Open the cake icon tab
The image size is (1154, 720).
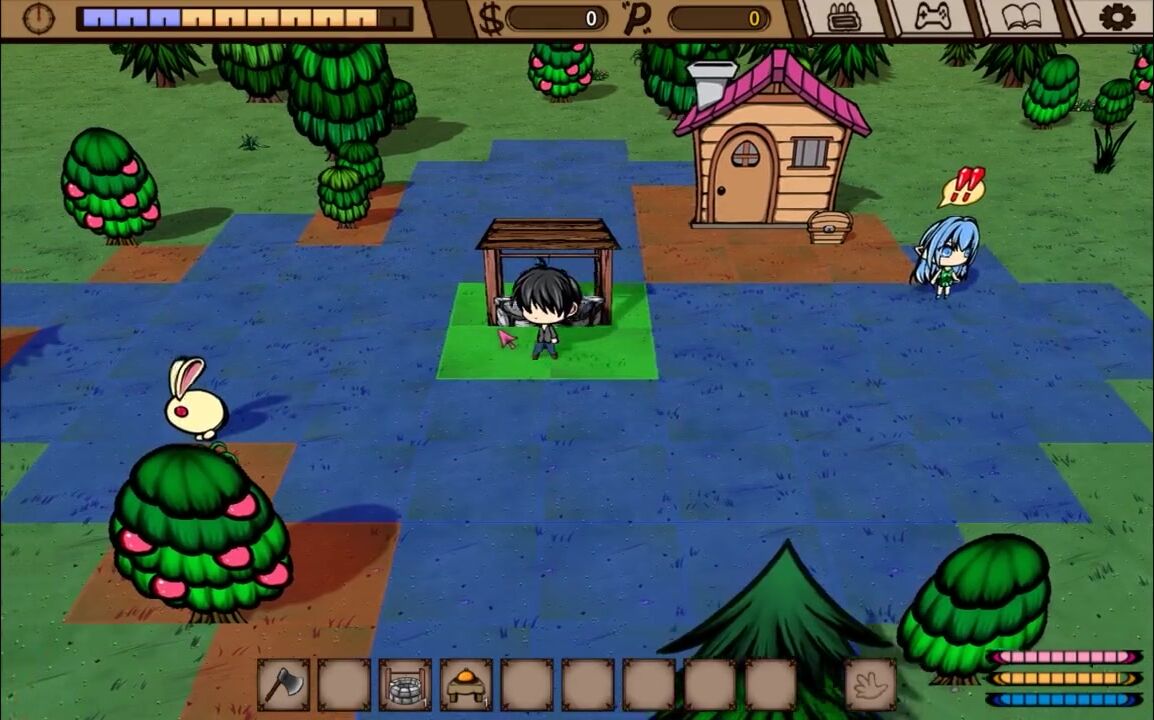pos(845,18)
